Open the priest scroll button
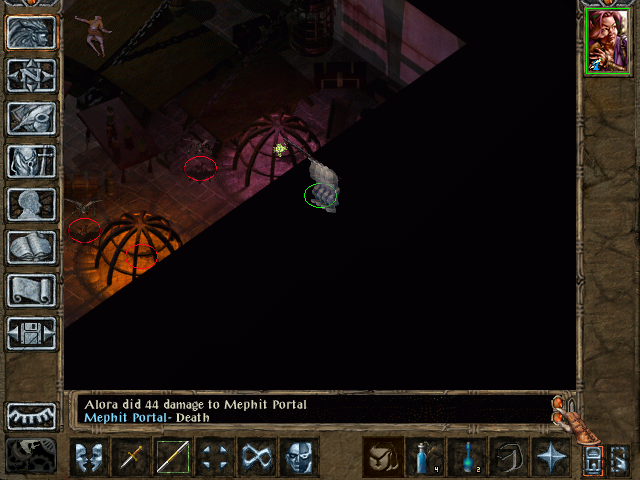 click(31, 290)
